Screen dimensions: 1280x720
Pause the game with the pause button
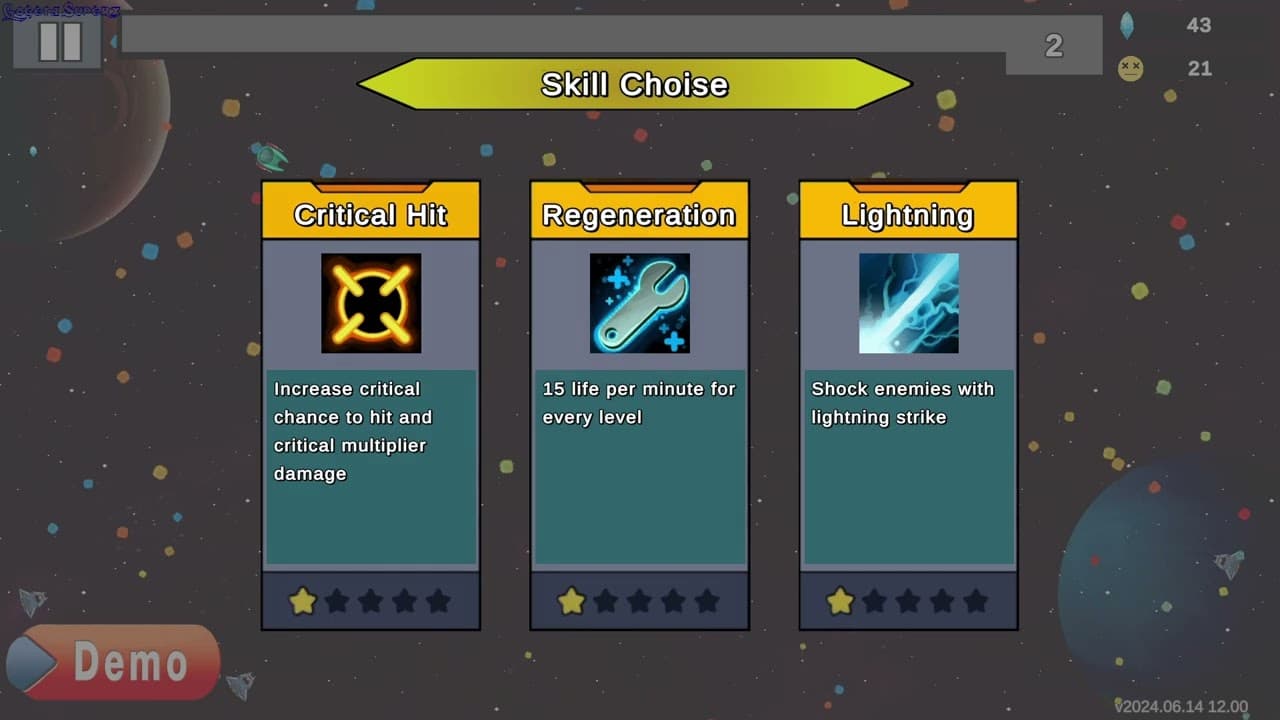pos(58,42)
